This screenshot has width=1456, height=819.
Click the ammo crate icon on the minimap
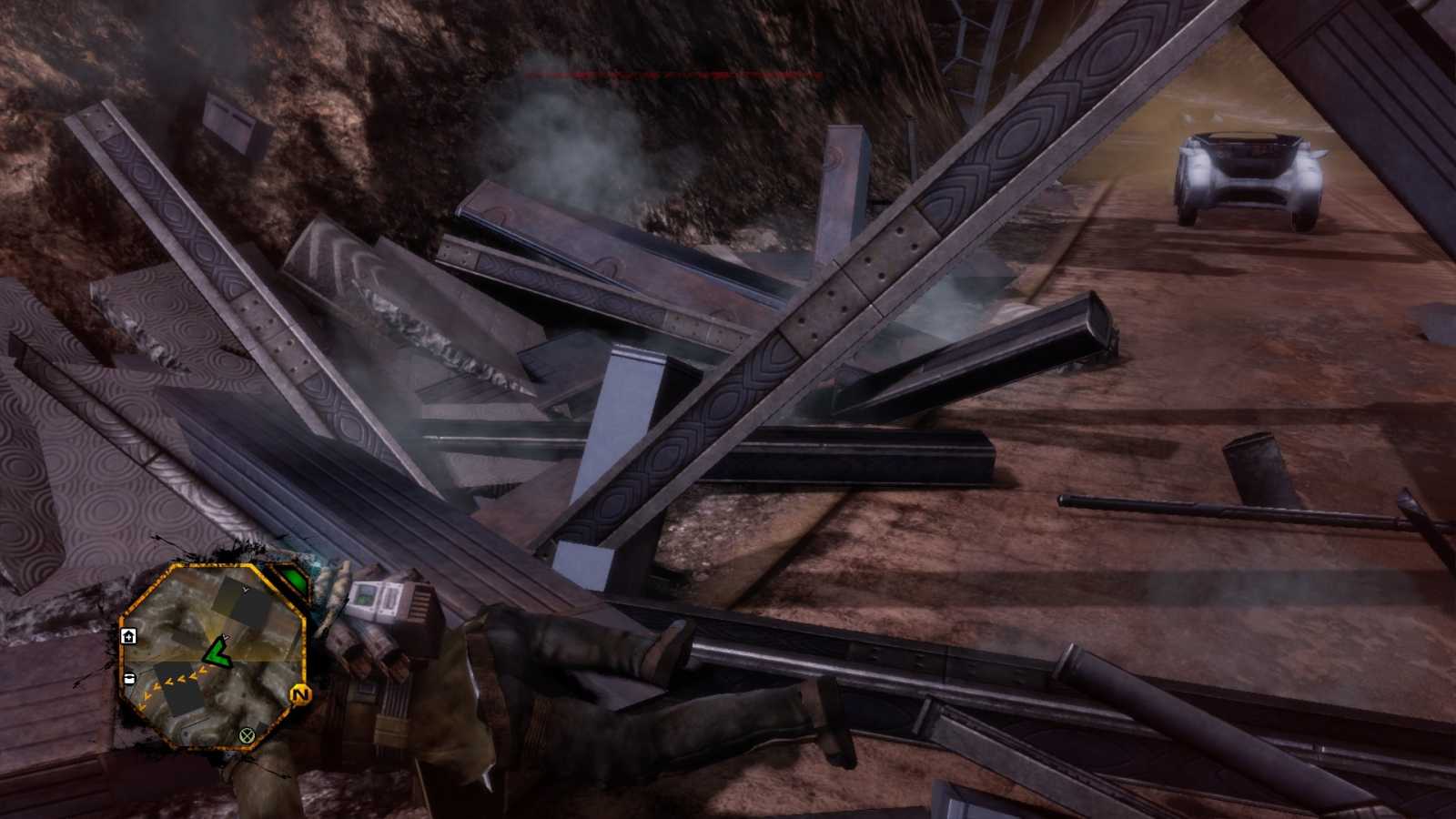point(129,678)
